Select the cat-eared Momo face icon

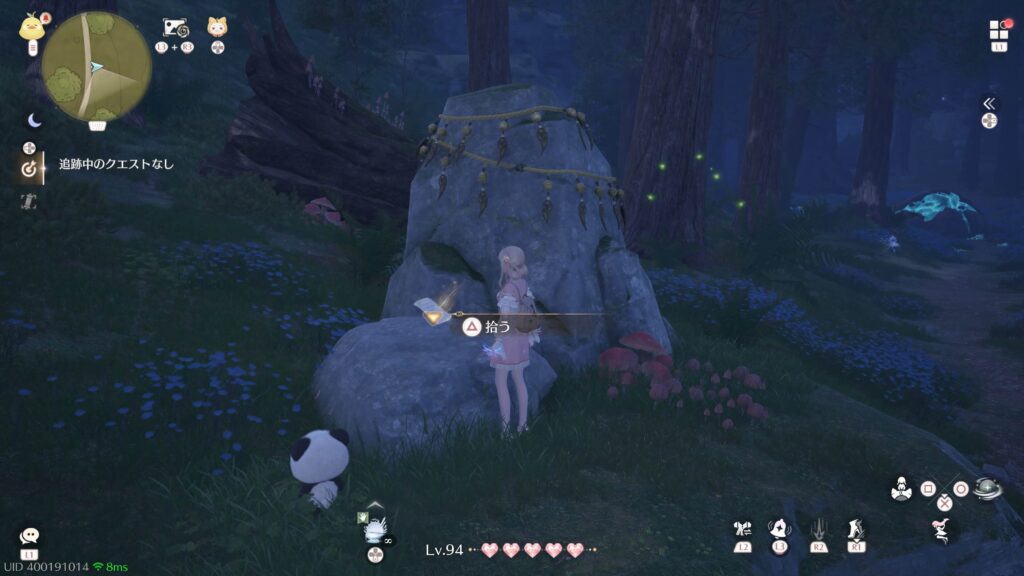[217, 27]
